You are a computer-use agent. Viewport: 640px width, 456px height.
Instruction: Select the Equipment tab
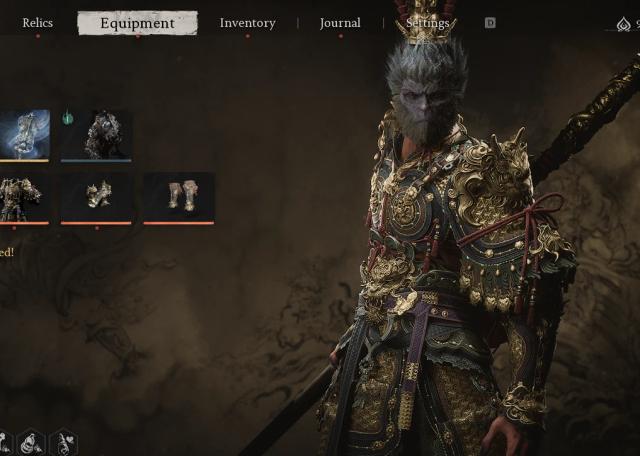click(x=137, y=23)
